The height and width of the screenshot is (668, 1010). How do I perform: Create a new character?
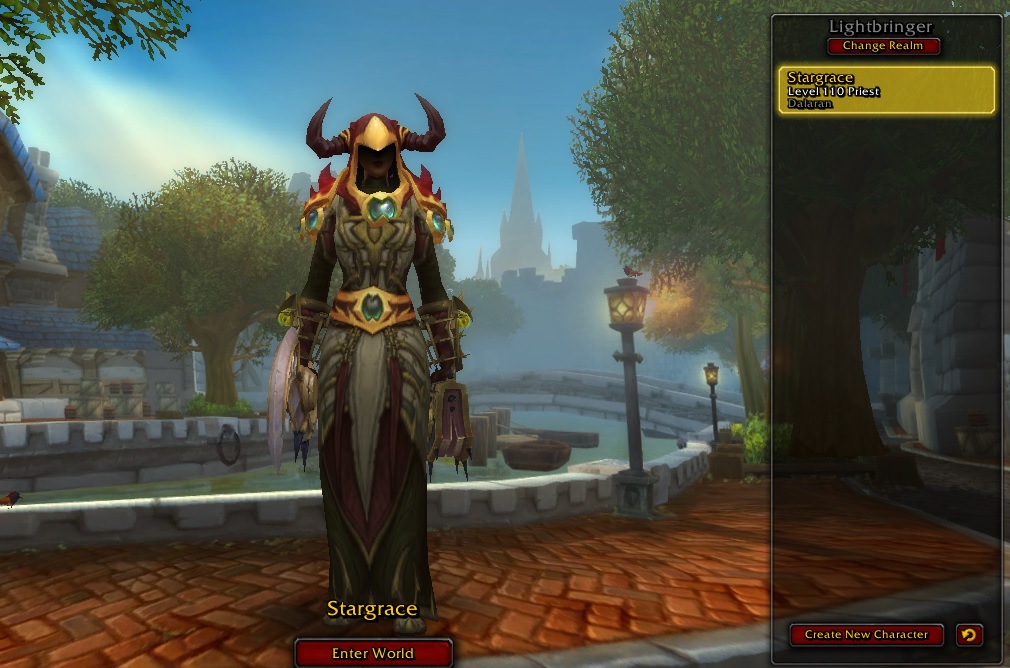pos(866,634)
